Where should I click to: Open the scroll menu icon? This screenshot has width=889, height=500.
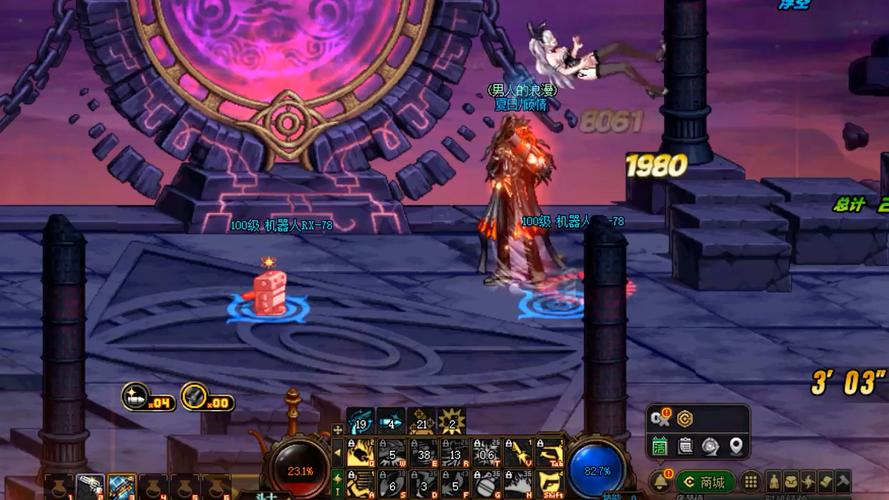point(824,482)
